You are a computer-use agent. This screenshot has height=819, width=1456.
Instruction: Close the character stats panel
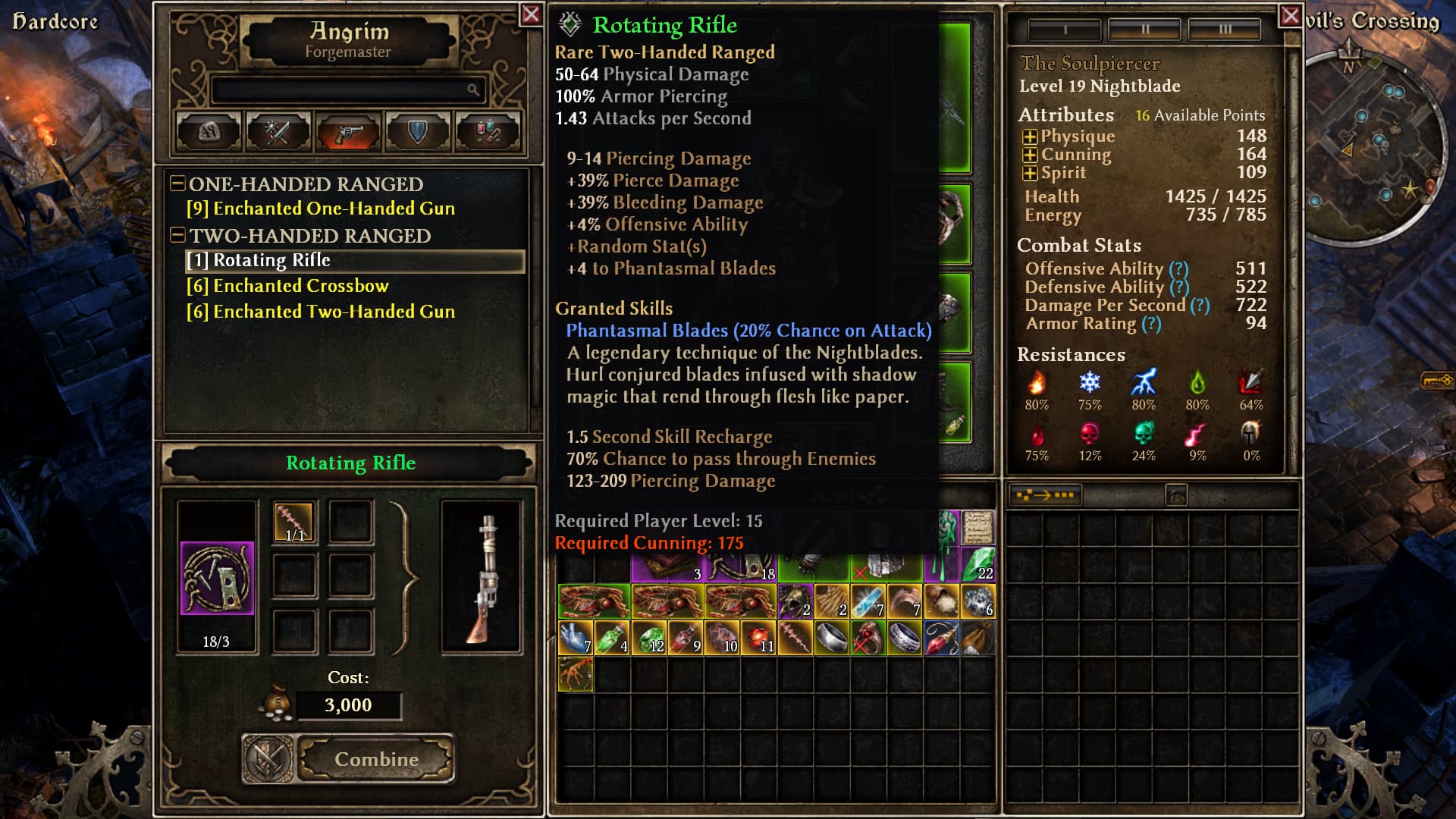tap(1290, 15)
